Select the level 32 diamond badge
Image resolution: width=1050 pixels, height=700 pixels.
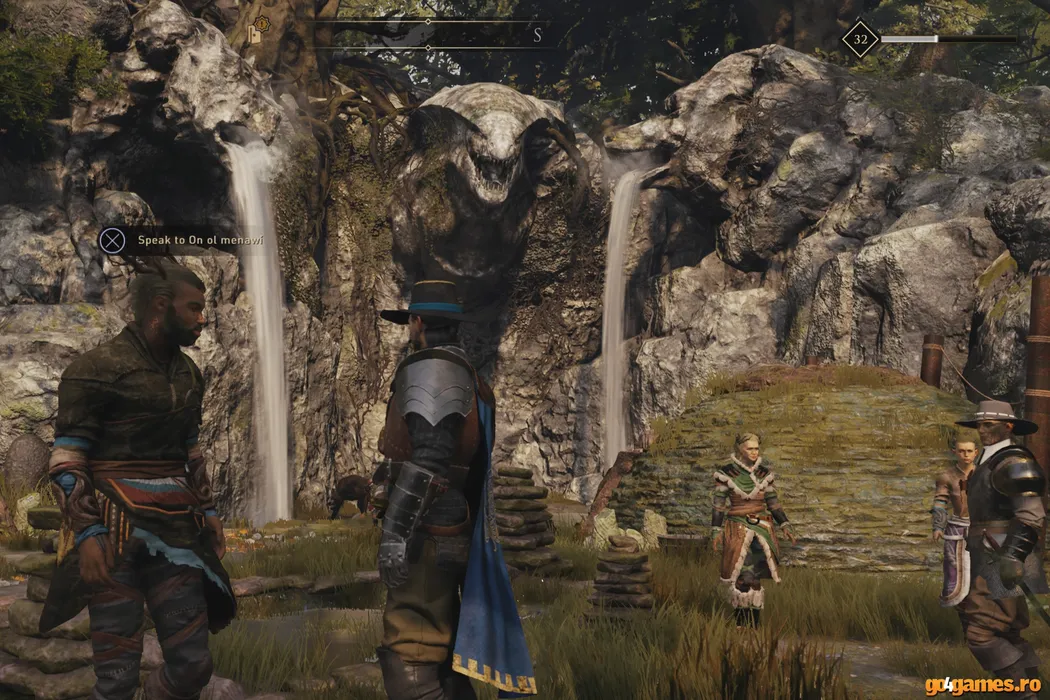click(x=860, y=39)
